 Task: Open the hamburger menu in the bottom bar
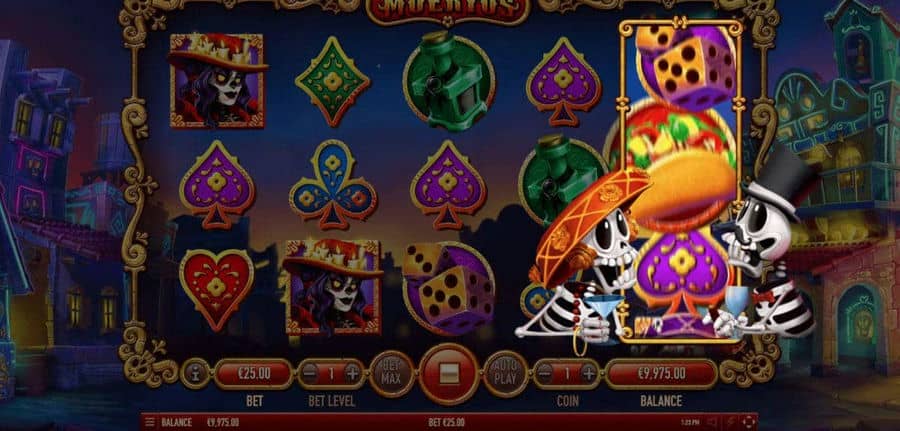tap(150, 423)
